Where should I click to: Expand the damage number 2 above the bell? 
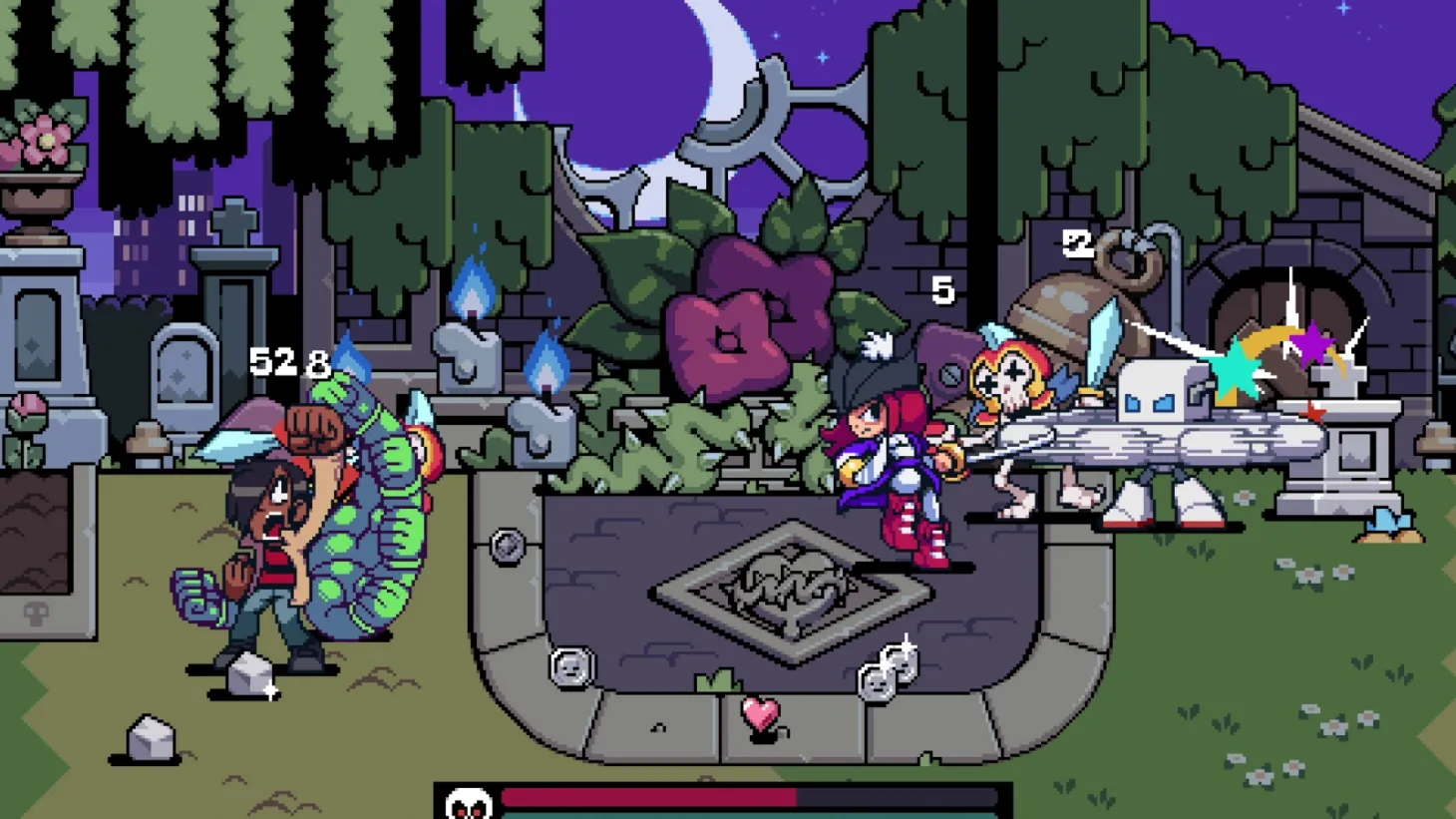coord(1075,241)
